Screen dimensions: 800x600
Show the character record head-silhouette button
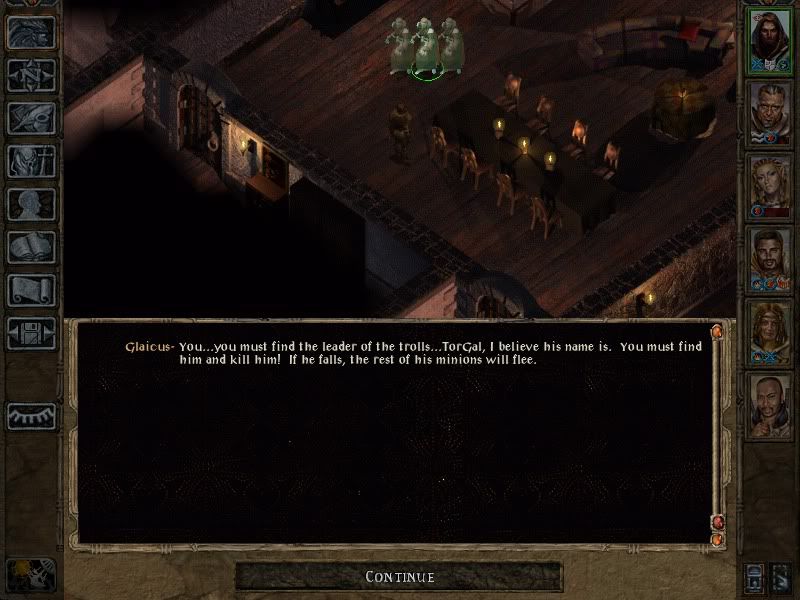(x=31, y=203)
